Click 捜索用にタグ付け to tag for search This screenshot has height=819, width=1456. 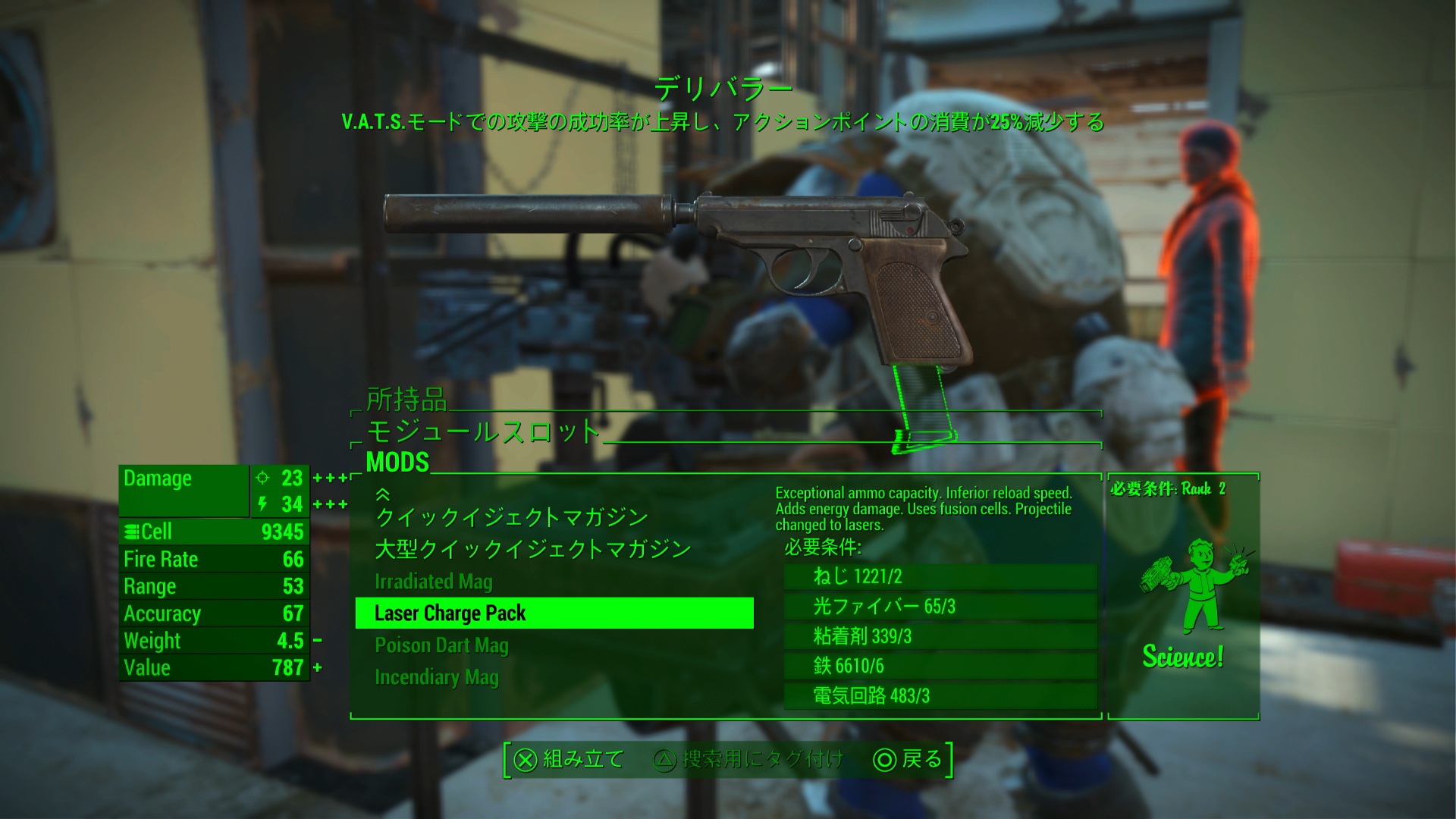[748, 759]
